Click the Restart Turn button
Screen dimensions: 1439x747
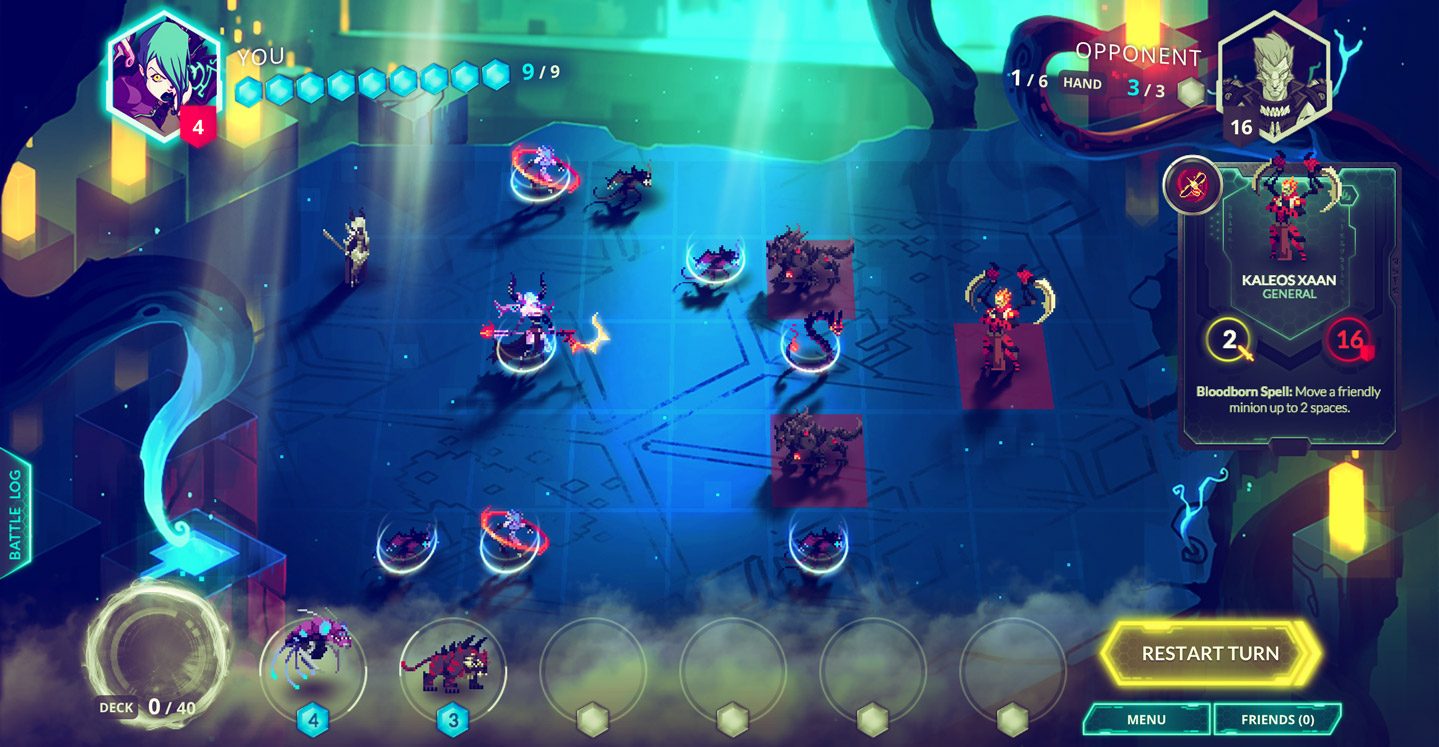tap(1209, 654)
